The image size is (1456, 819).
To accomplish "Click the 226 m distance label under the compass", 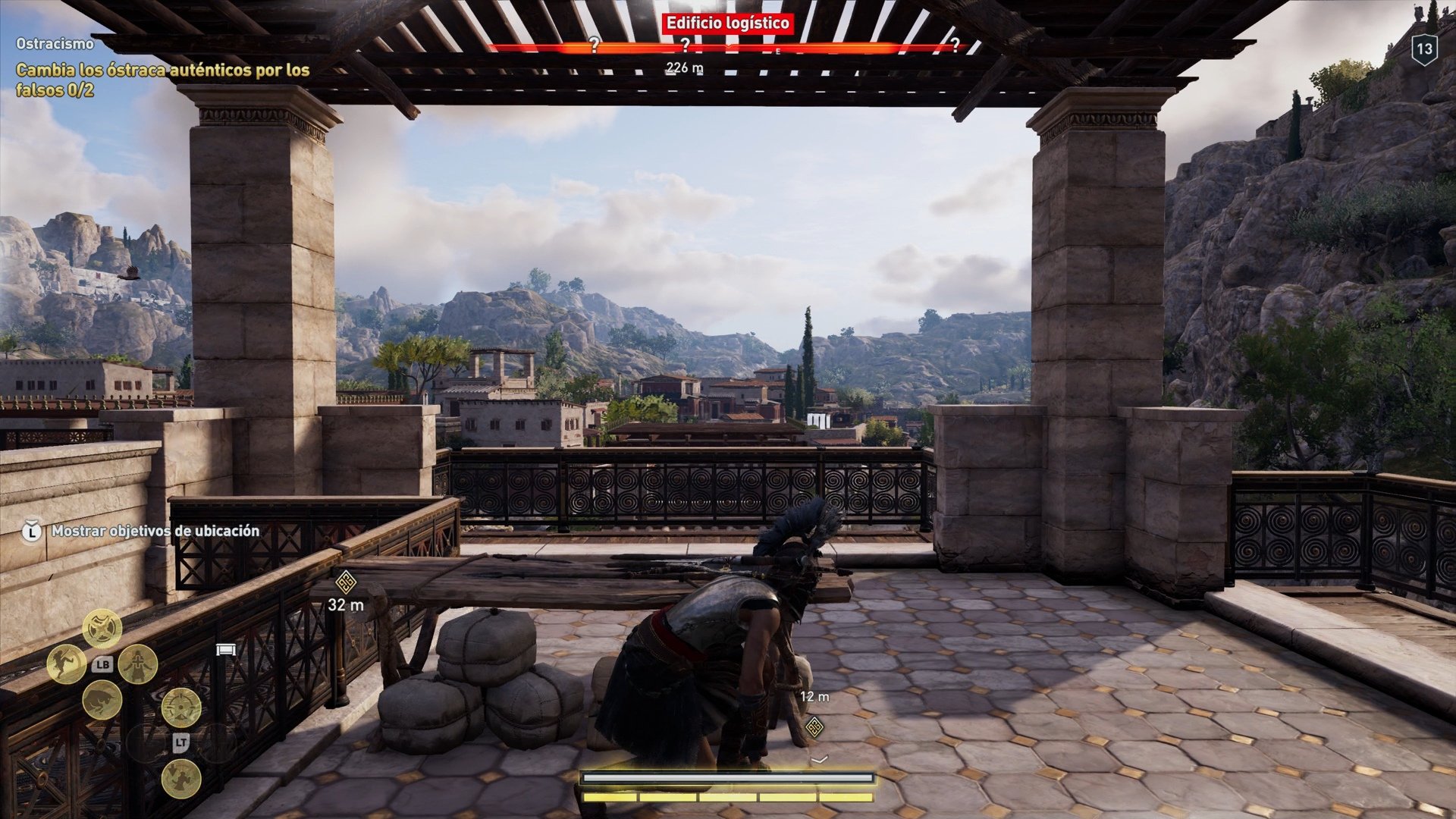I will (x=685, y=67).
